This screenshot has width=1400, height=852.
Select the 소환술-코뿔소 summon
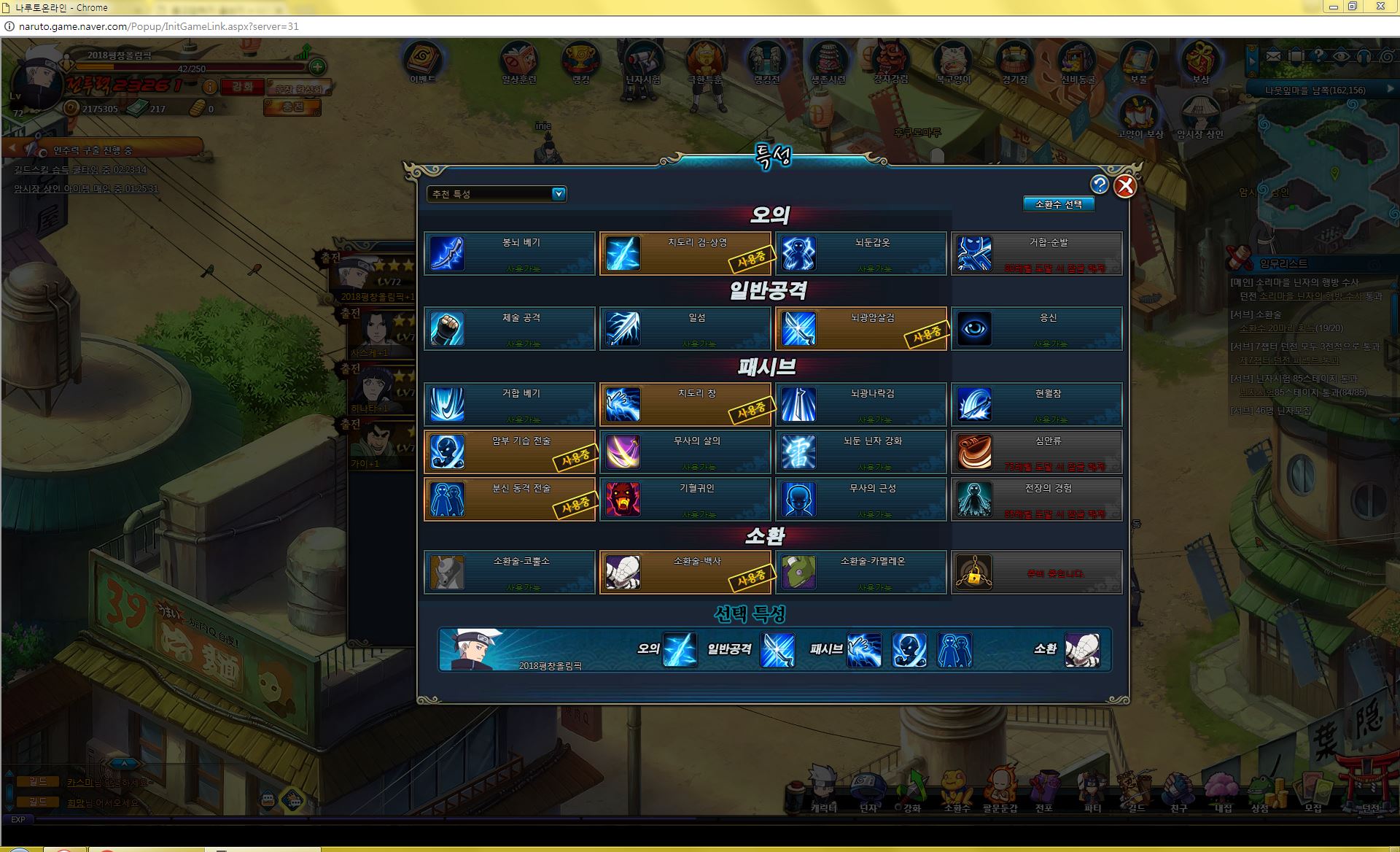(x=510, y=572)
